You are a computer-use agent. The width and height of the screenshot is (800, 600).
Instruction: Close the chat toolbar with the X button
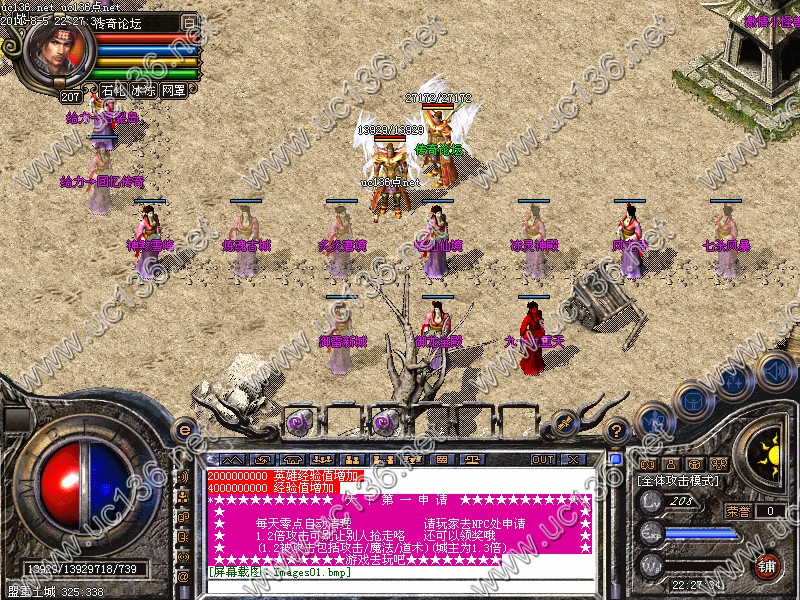573,459
